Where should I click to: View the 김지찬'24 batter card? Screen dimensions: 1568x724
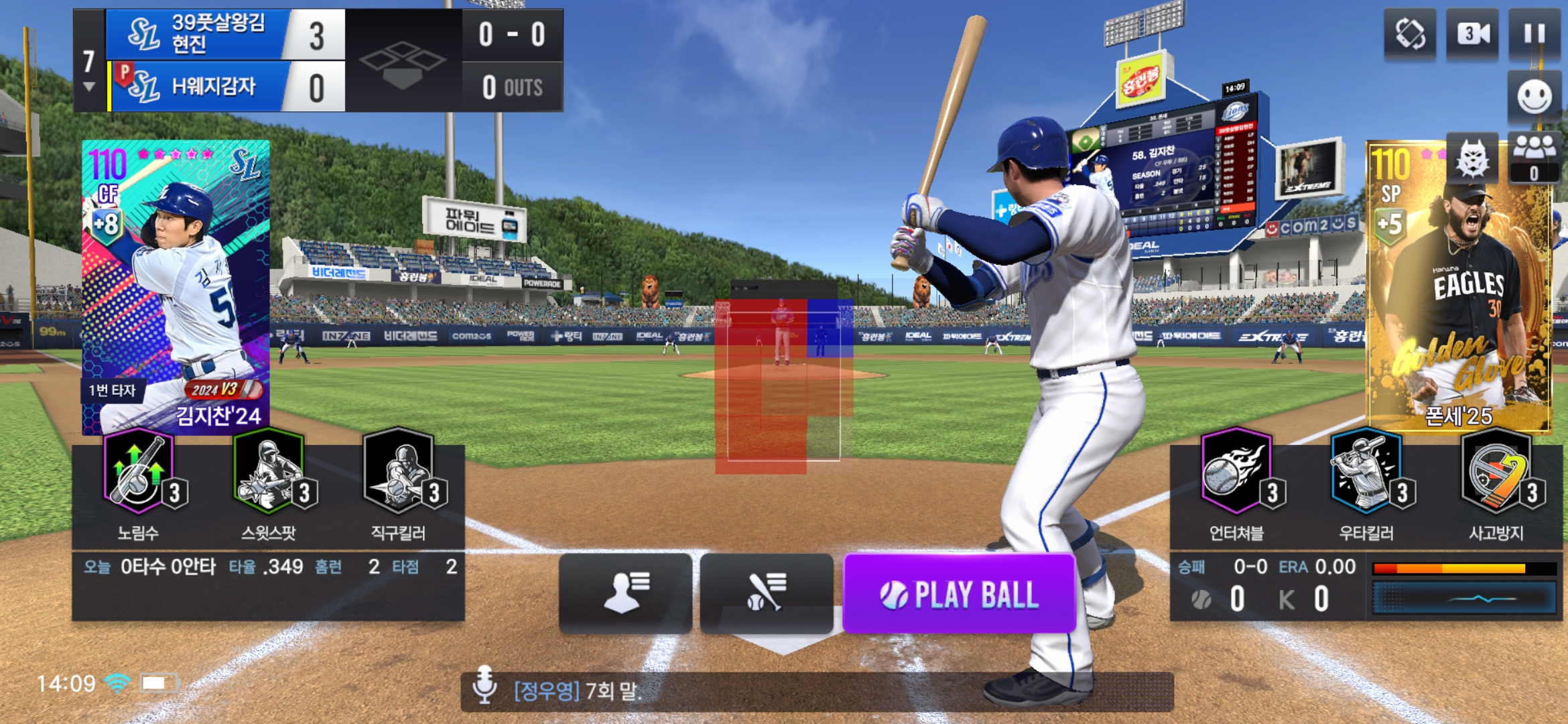pos(176,287)
